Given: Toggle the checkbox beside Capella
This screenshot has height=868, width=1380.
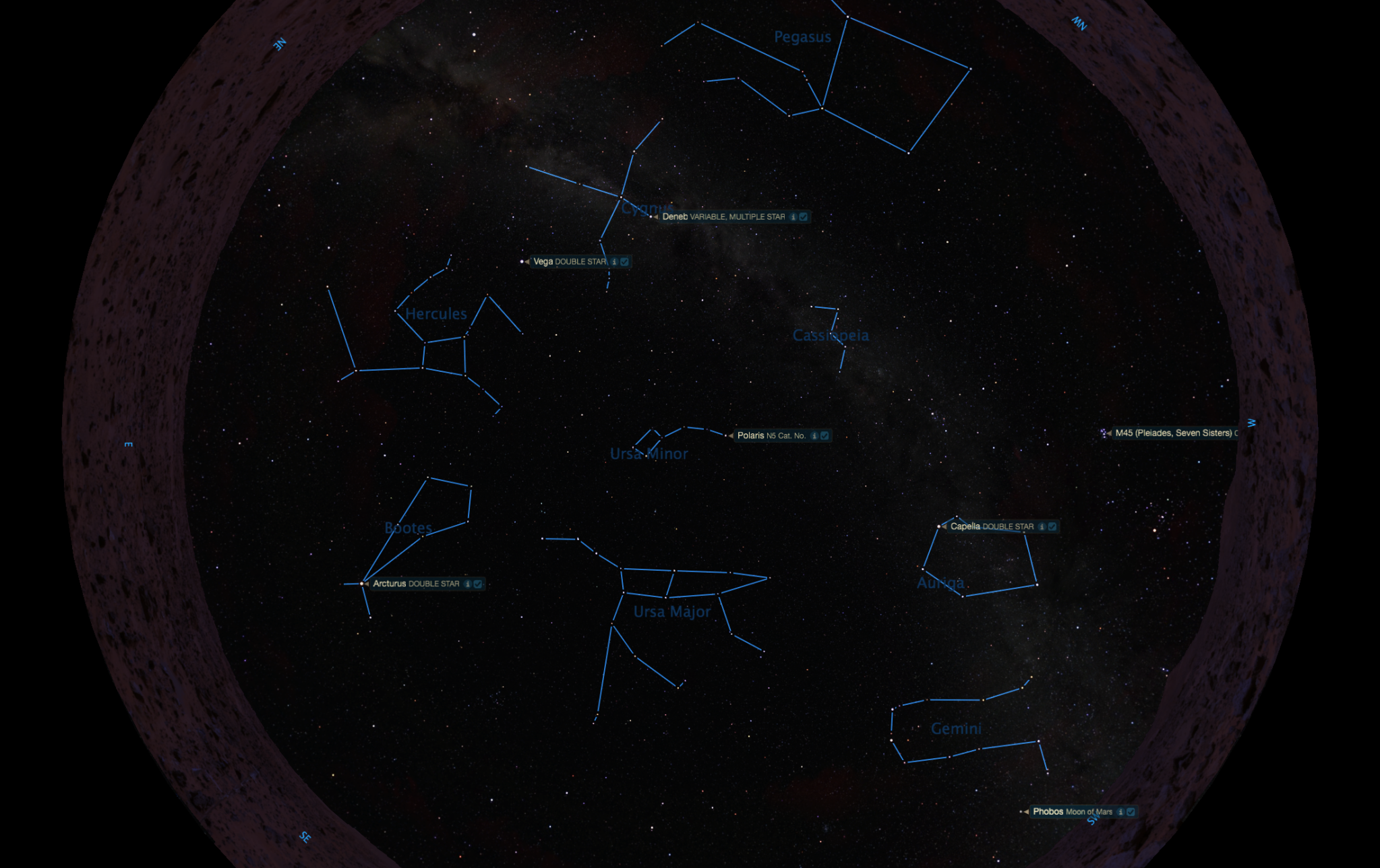Looking at the screenshot, I should (x=1052, y=526).
